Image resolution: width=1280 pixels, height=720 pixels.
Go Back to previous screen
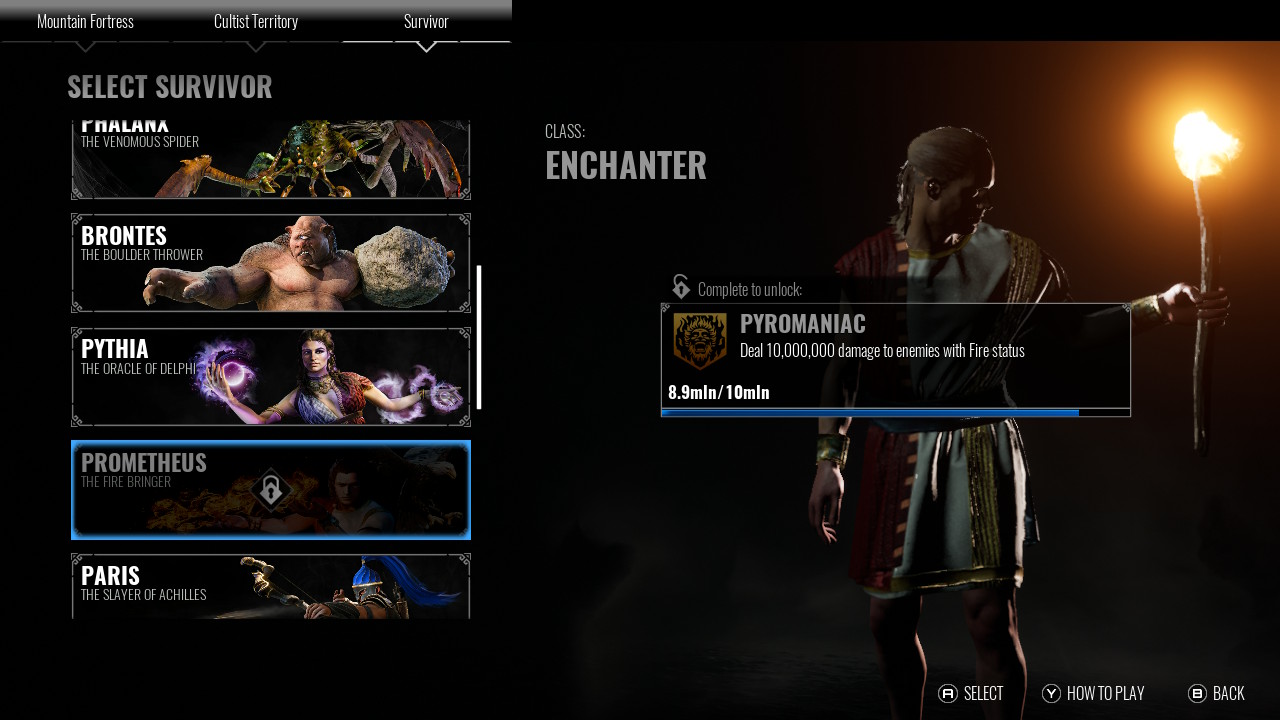[1216, 694]
